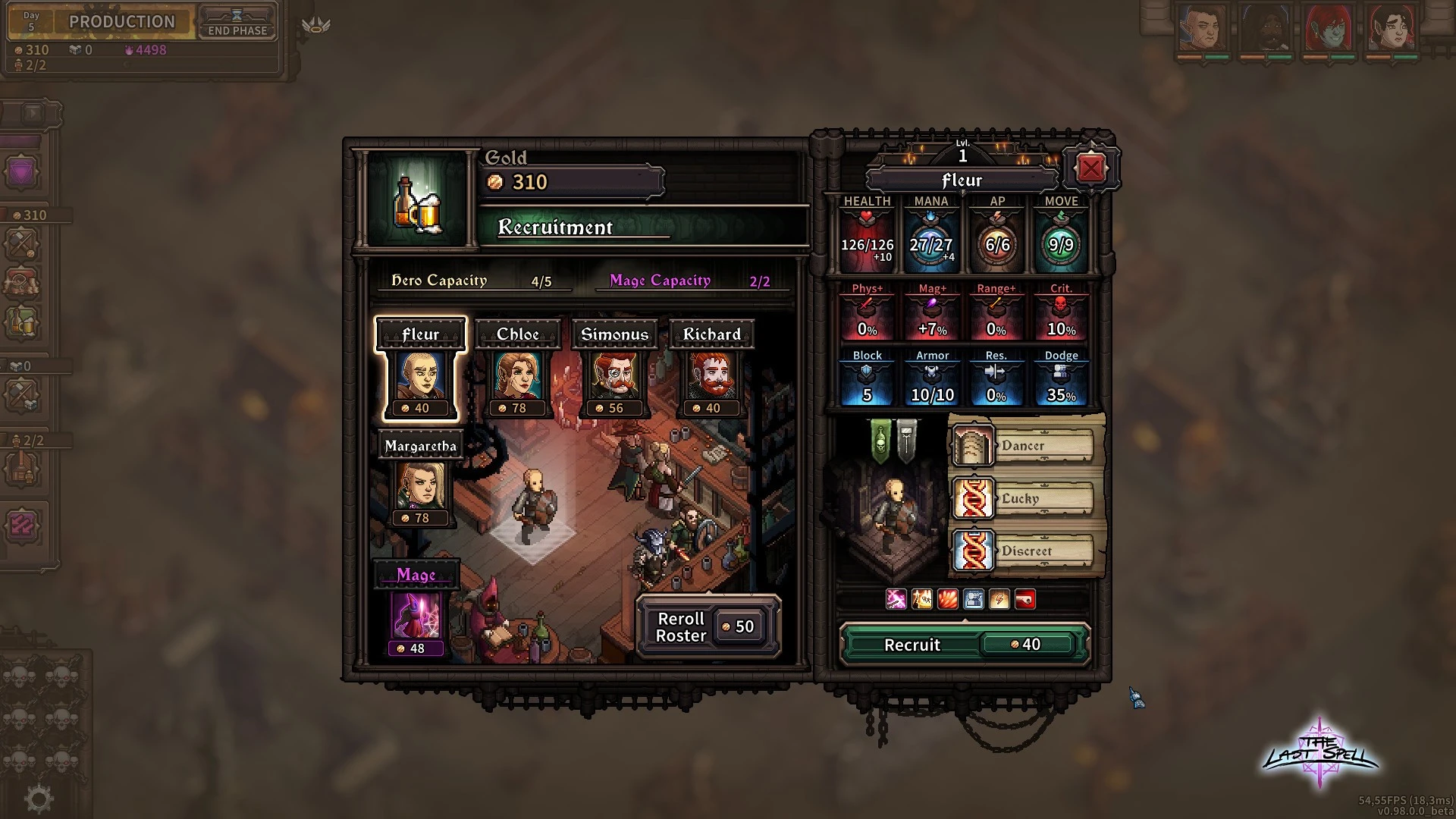Open the settings gear

click(x=39, y=798)
